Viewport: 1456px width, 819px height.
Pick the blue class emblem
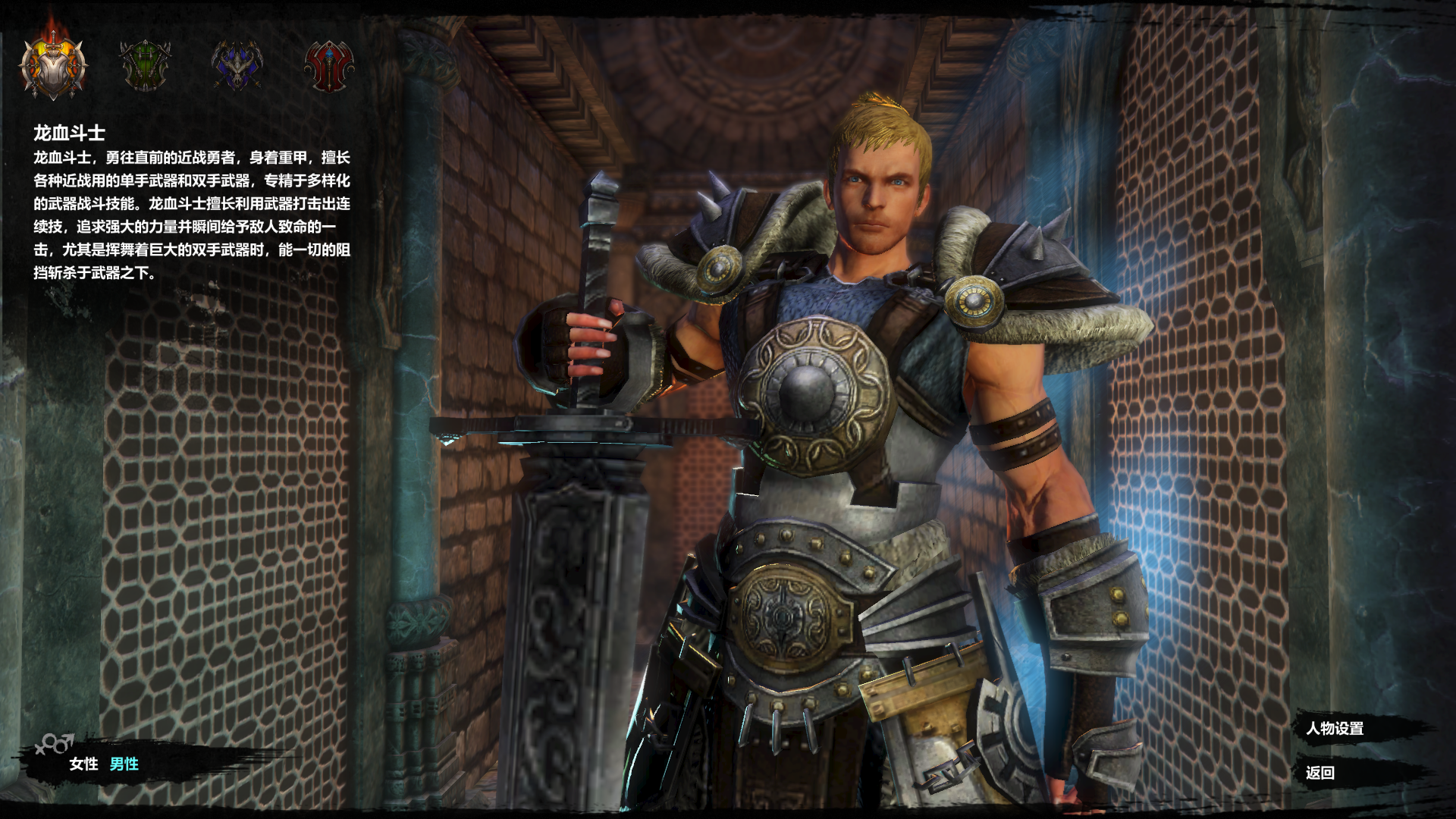(237, 65)
